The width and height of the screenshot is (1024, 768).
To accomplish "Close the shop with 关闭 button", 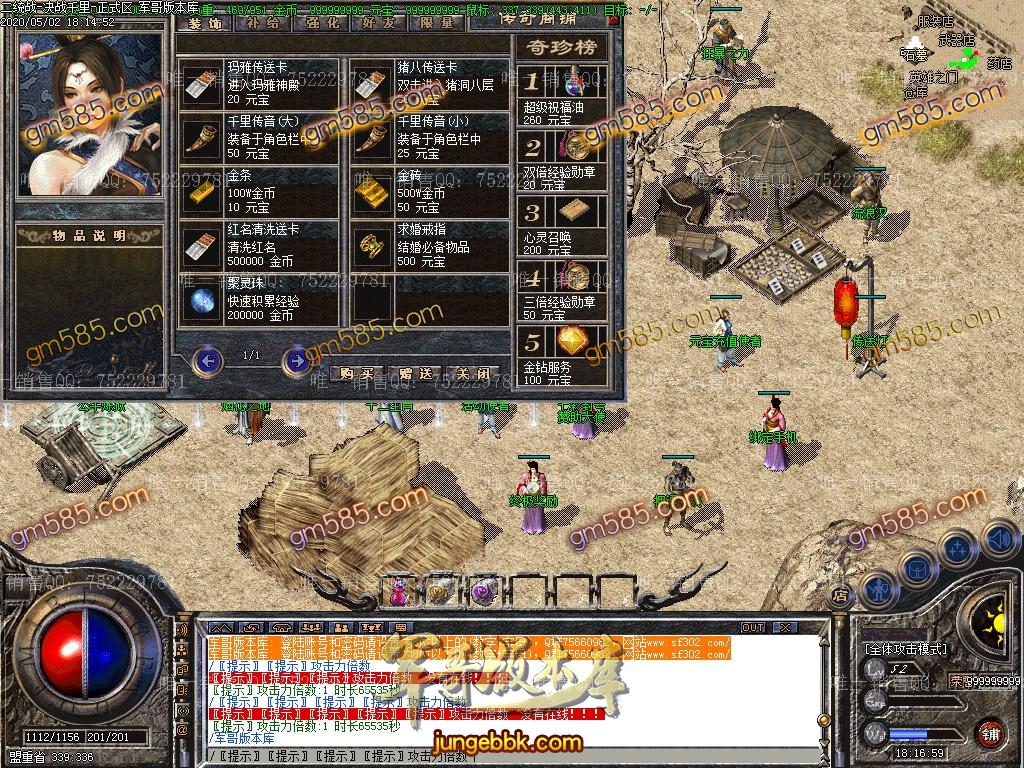I will 471,374.
